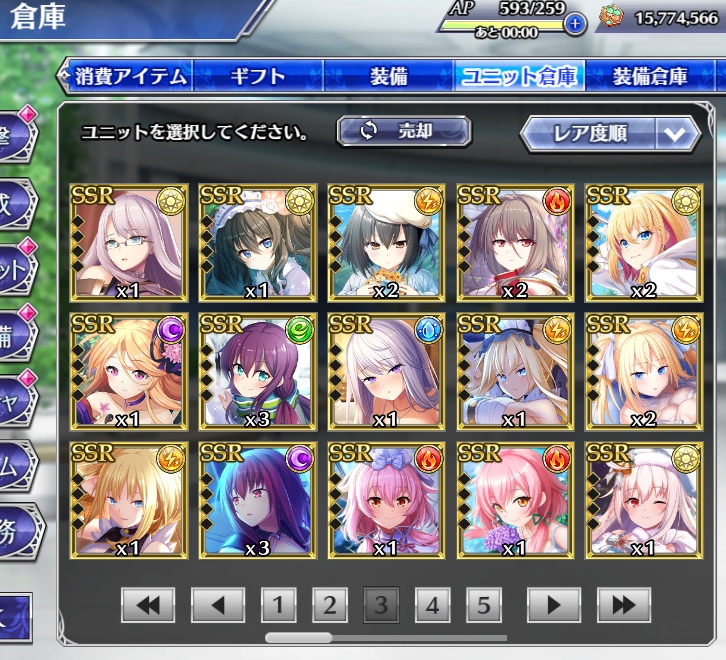Select the white-beret lightning SSR unit x2
726x660 pixels.
point(387,241)
